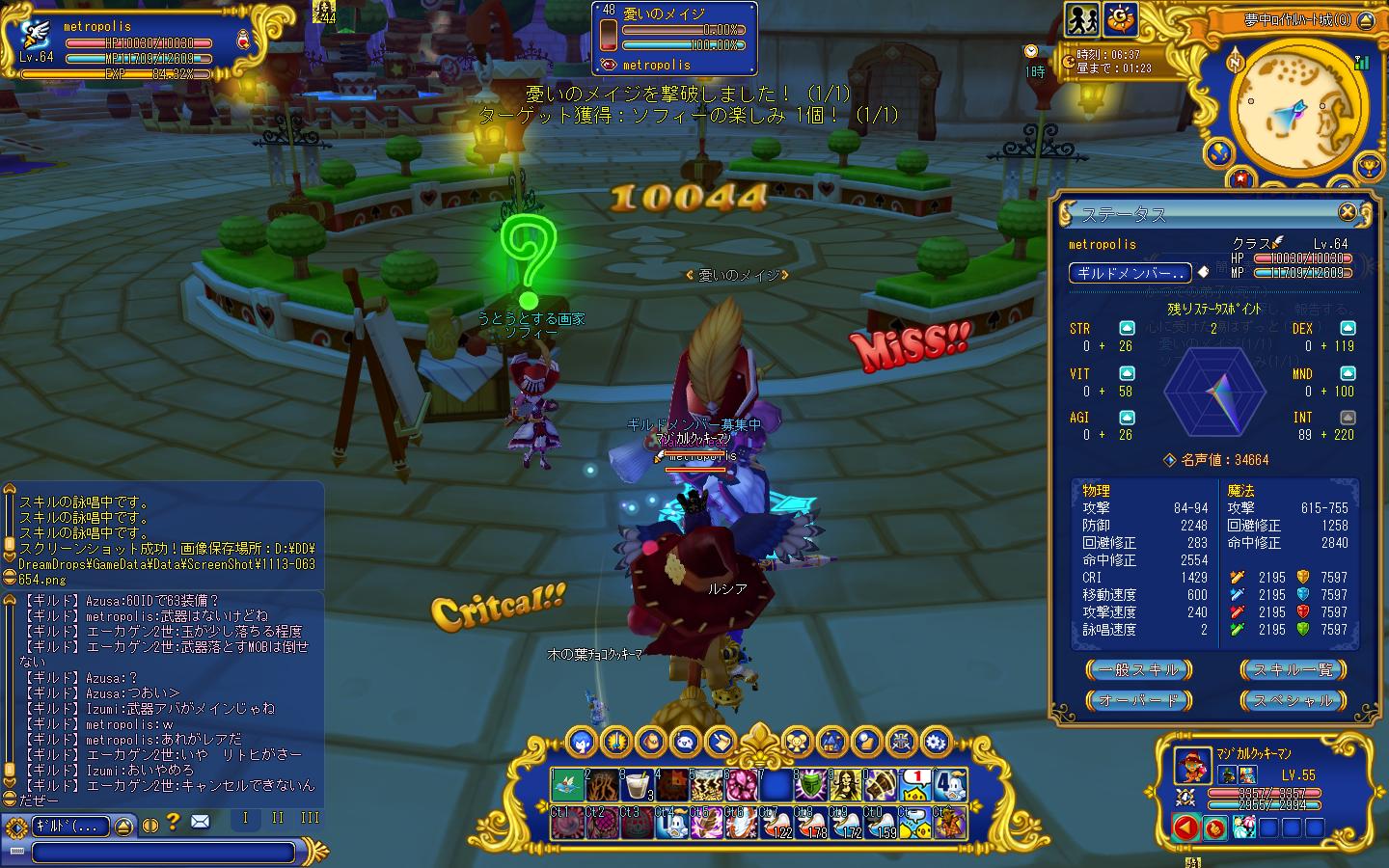Open the yellow question mark help icon
Viewport: 1389px width, 868px height.
(x=173, y=823)
